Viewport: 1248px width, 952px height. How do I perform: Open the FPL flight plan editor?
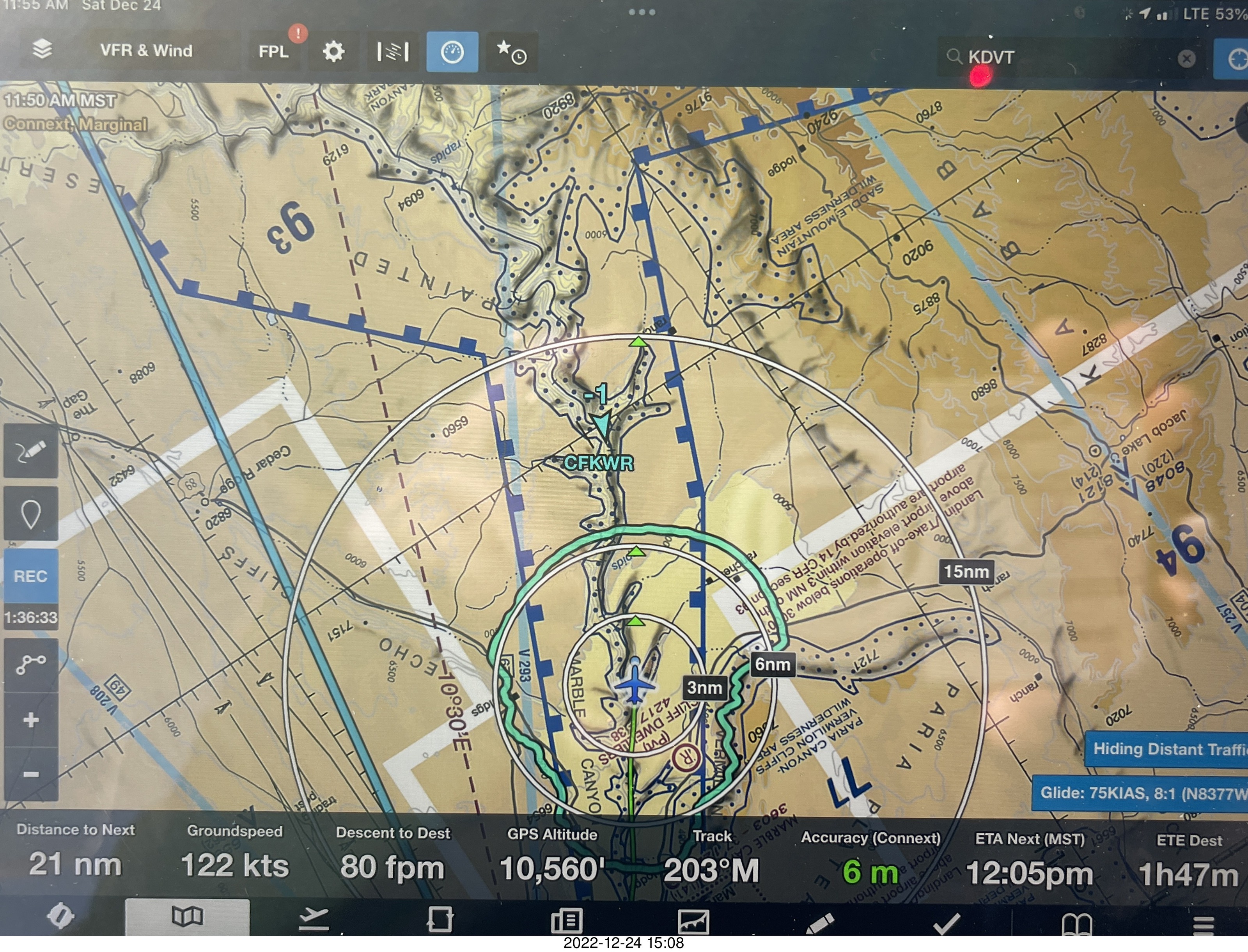tap(274, 52)
